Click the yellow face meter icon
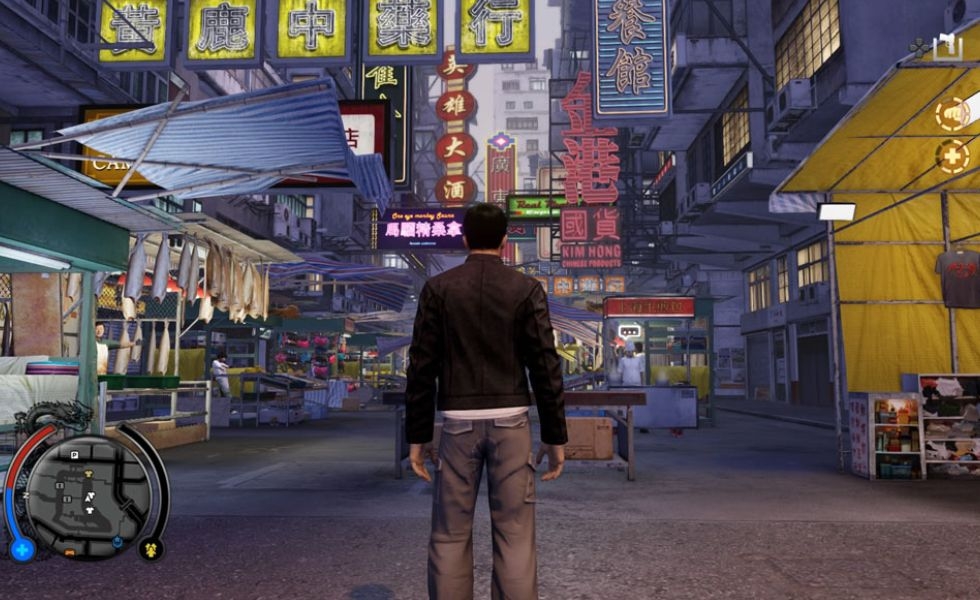The height and width of the screenshot is (600, 980). pyautogui.click(x=151, y=548)
